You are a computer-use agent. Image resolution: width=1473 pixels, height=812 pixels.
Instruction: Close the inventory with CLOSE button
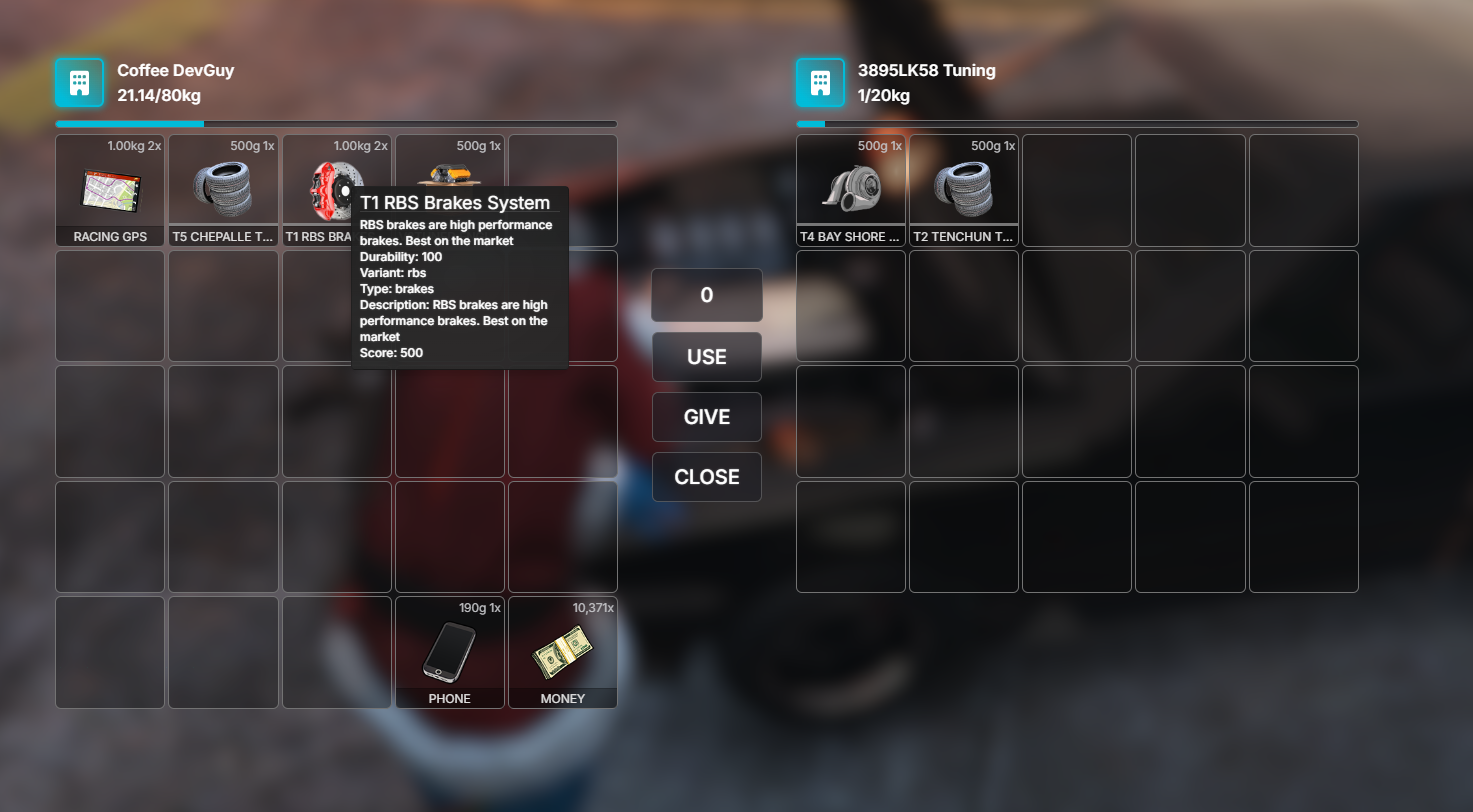pyautogui.click(x=707, y=477)
